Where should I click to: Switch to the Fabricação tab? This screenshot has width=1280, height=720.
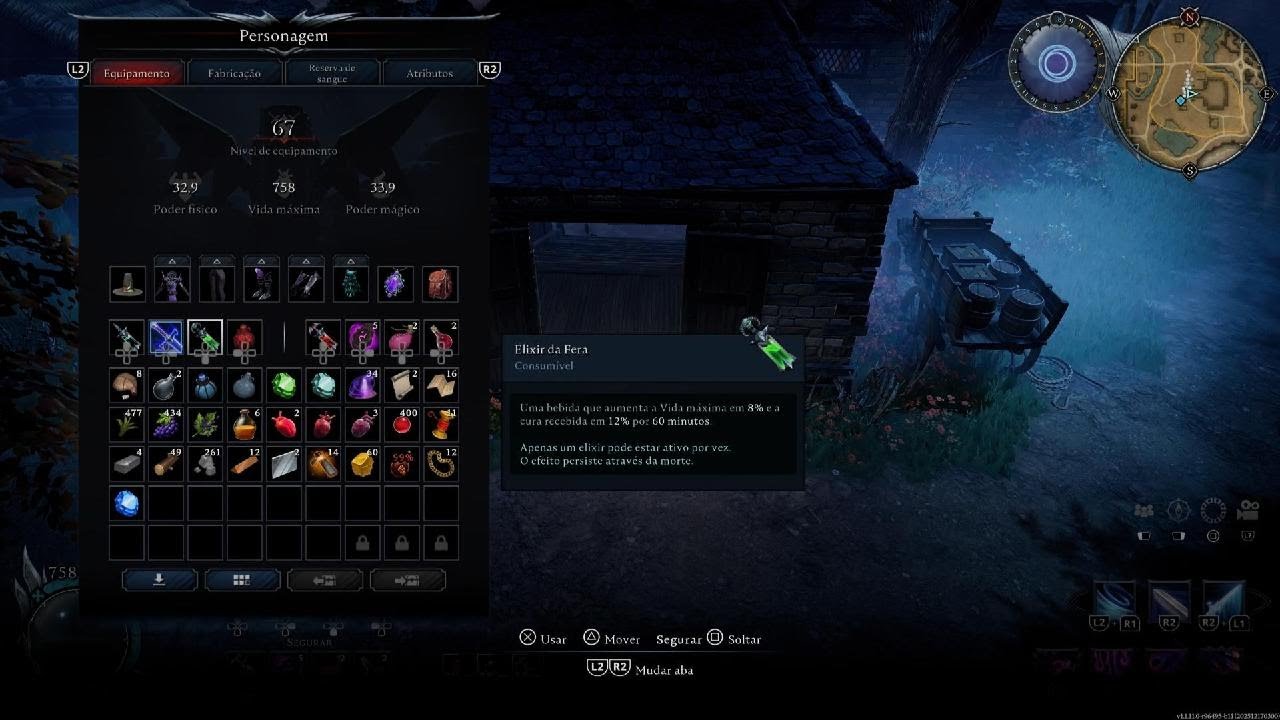click(x=234, y=73)
